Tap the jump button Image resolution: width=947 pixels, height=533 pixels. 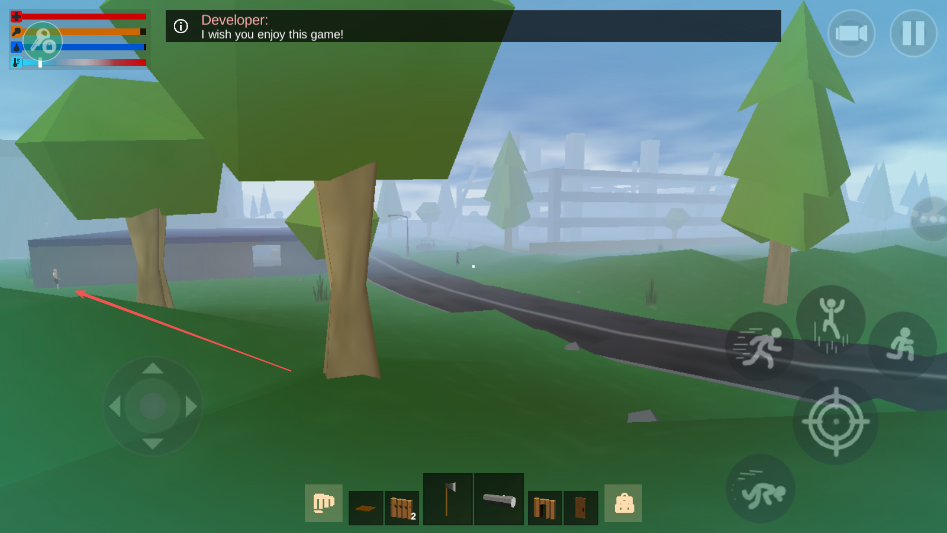830,319
